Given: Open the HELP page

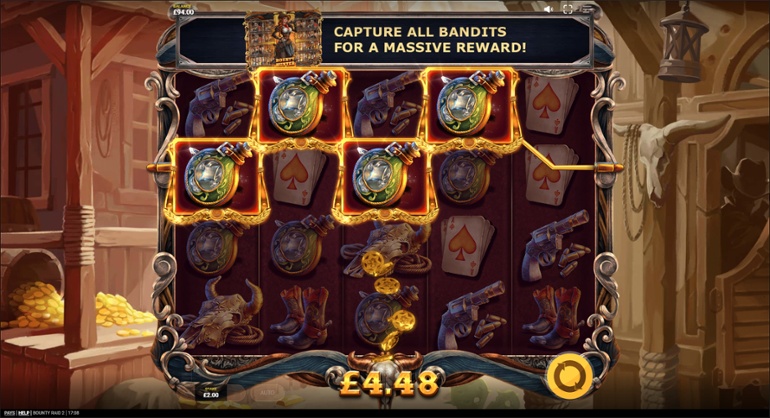Looking at the screenshot, I should [x=24, y=412].
